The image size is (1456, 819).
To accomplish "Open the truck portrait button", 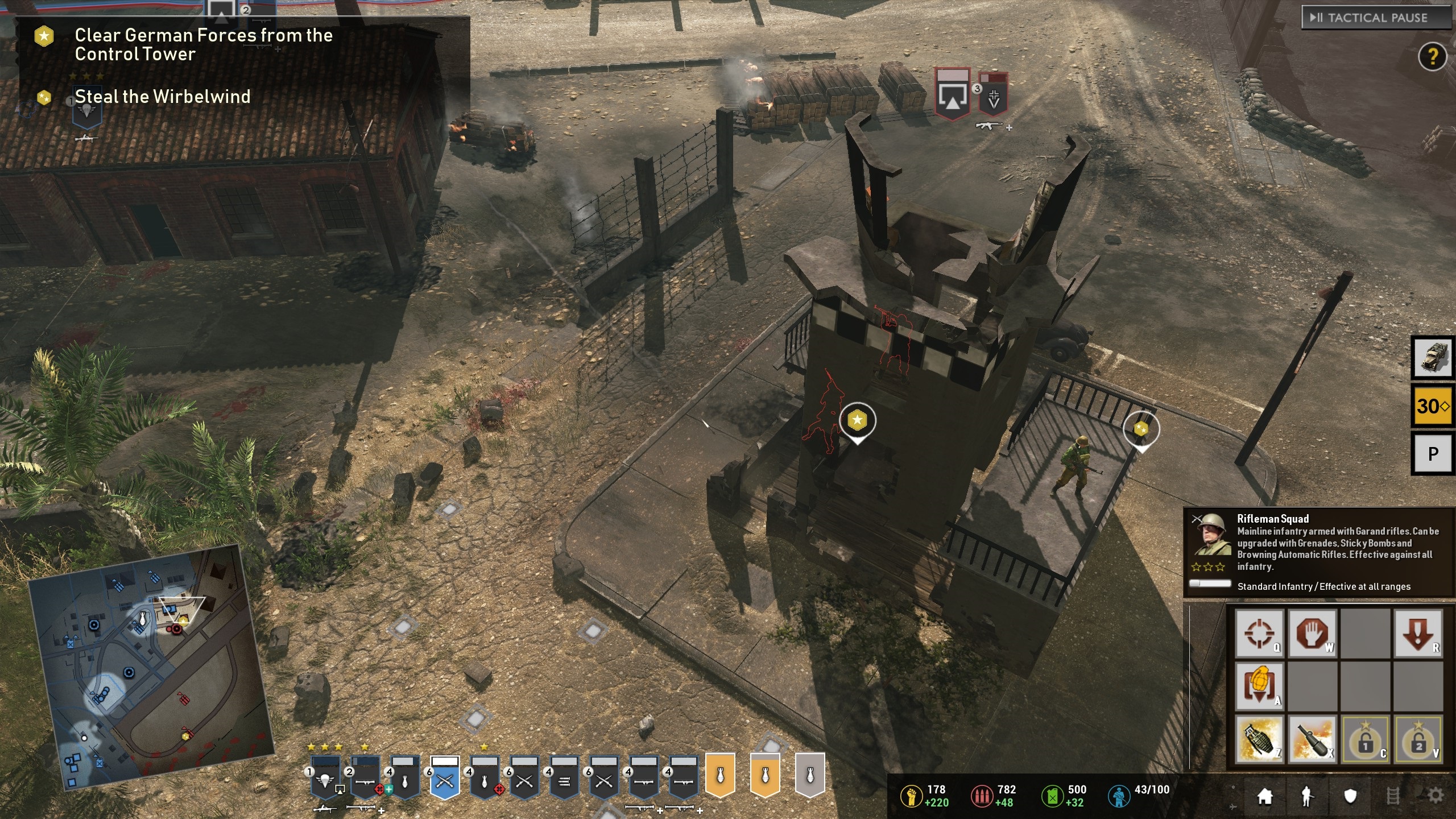I will [1433, 358].
